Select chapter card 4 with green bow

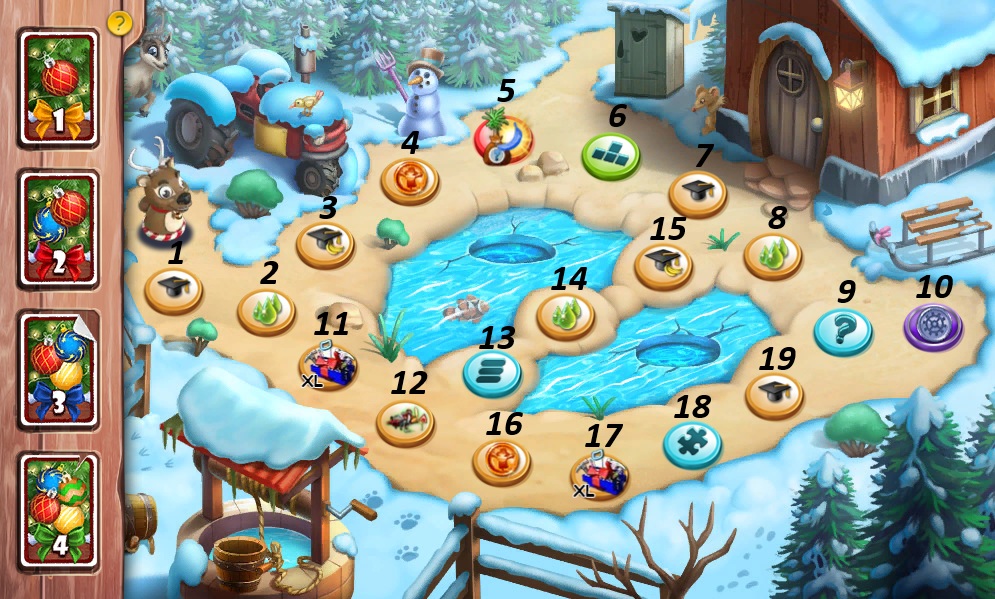[58, 509]
